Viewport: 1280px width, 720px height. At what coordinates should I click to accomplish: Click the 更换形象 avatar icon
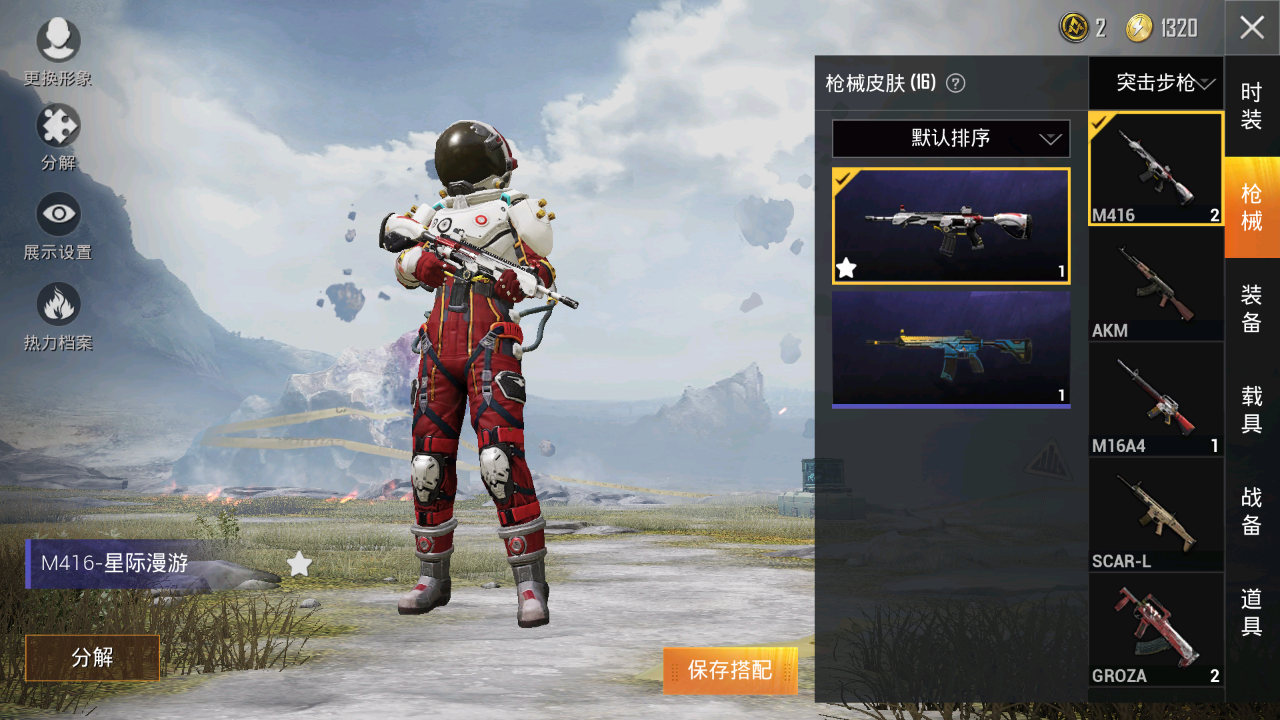(x=57, y=40)
